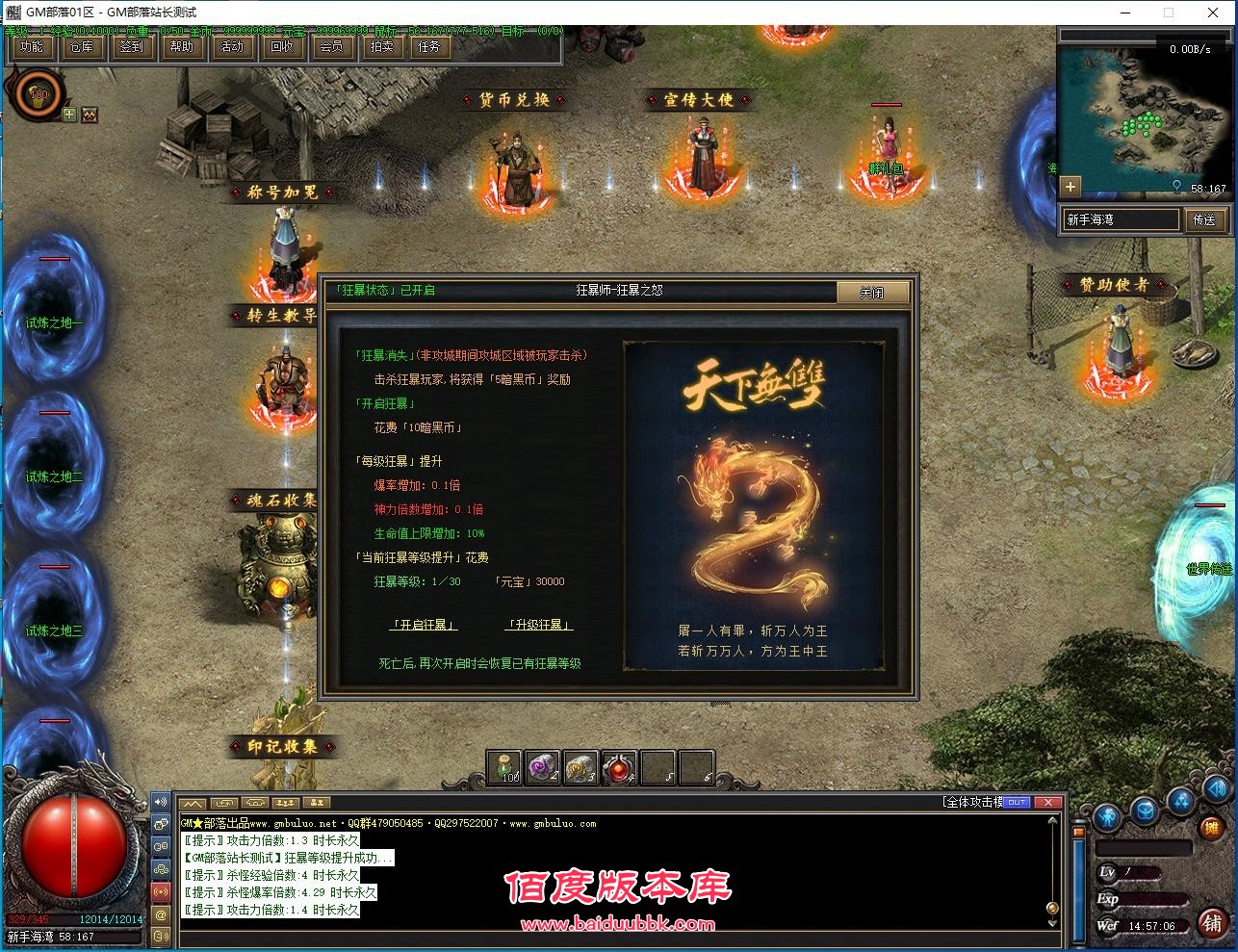Screen dimensions: 1238x952
Task: Click the 签到 sign-in button
Action: [x=132, y=46]
